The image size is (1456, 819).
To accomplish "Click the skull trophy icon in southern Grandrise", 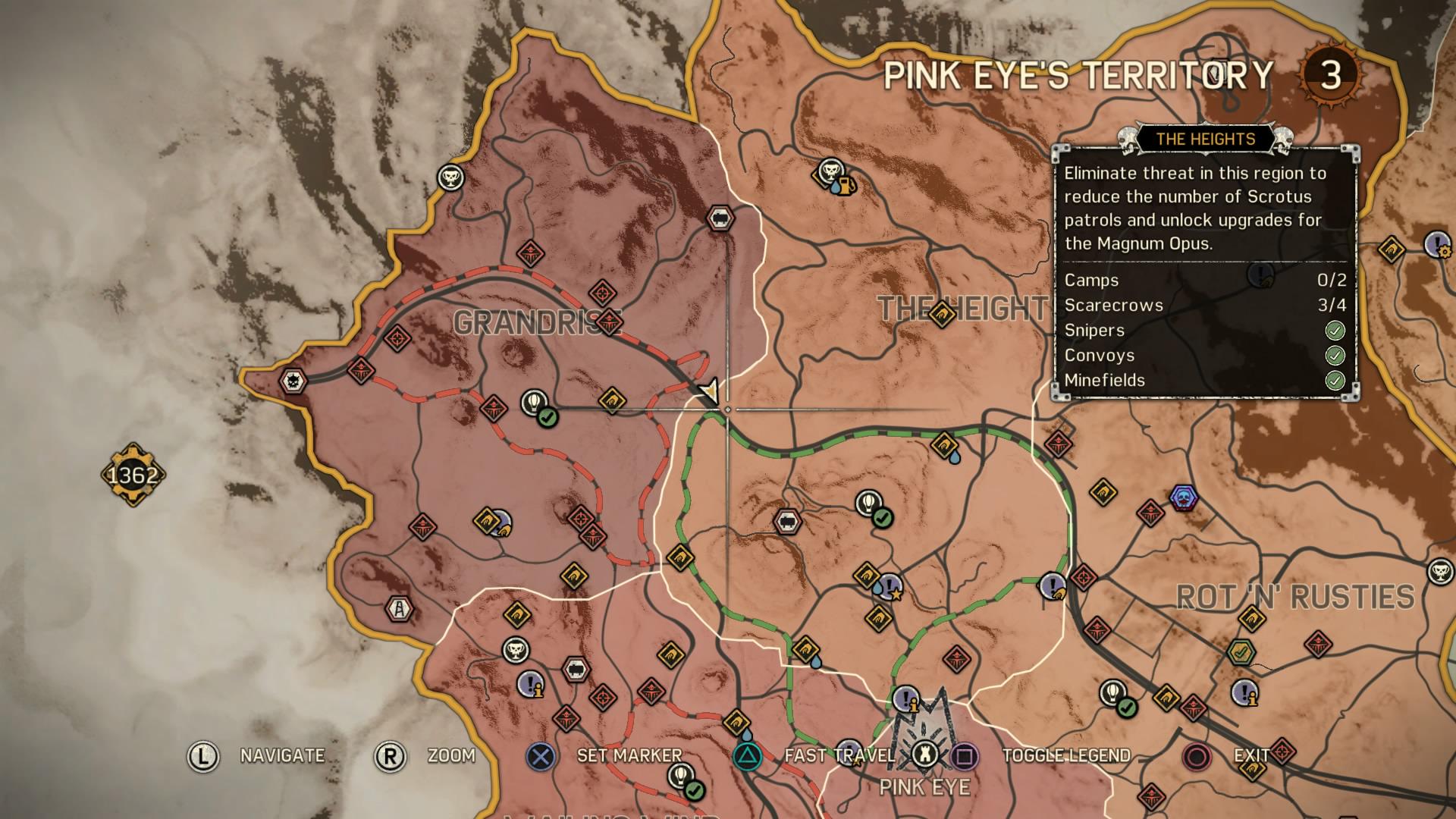I will (514, 648).
